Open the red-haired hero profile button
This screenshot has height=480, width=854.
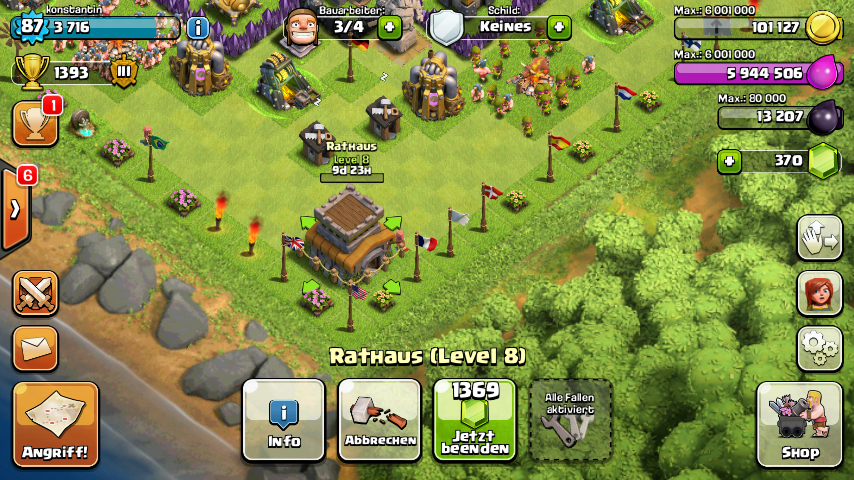(x=819, y=293)
